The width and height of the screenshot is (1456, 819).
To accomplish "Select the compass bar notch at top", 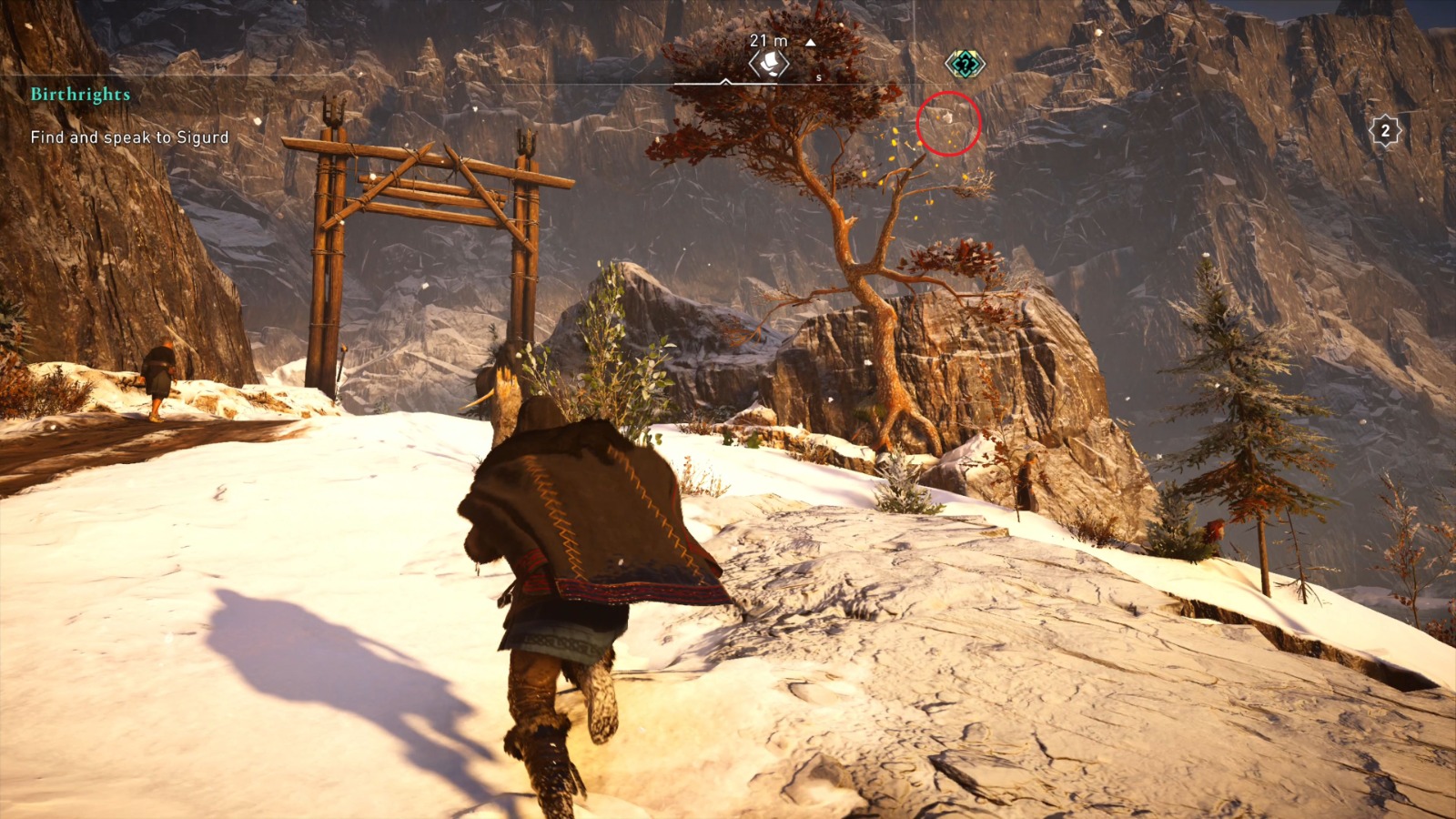I will coord(725,82).
